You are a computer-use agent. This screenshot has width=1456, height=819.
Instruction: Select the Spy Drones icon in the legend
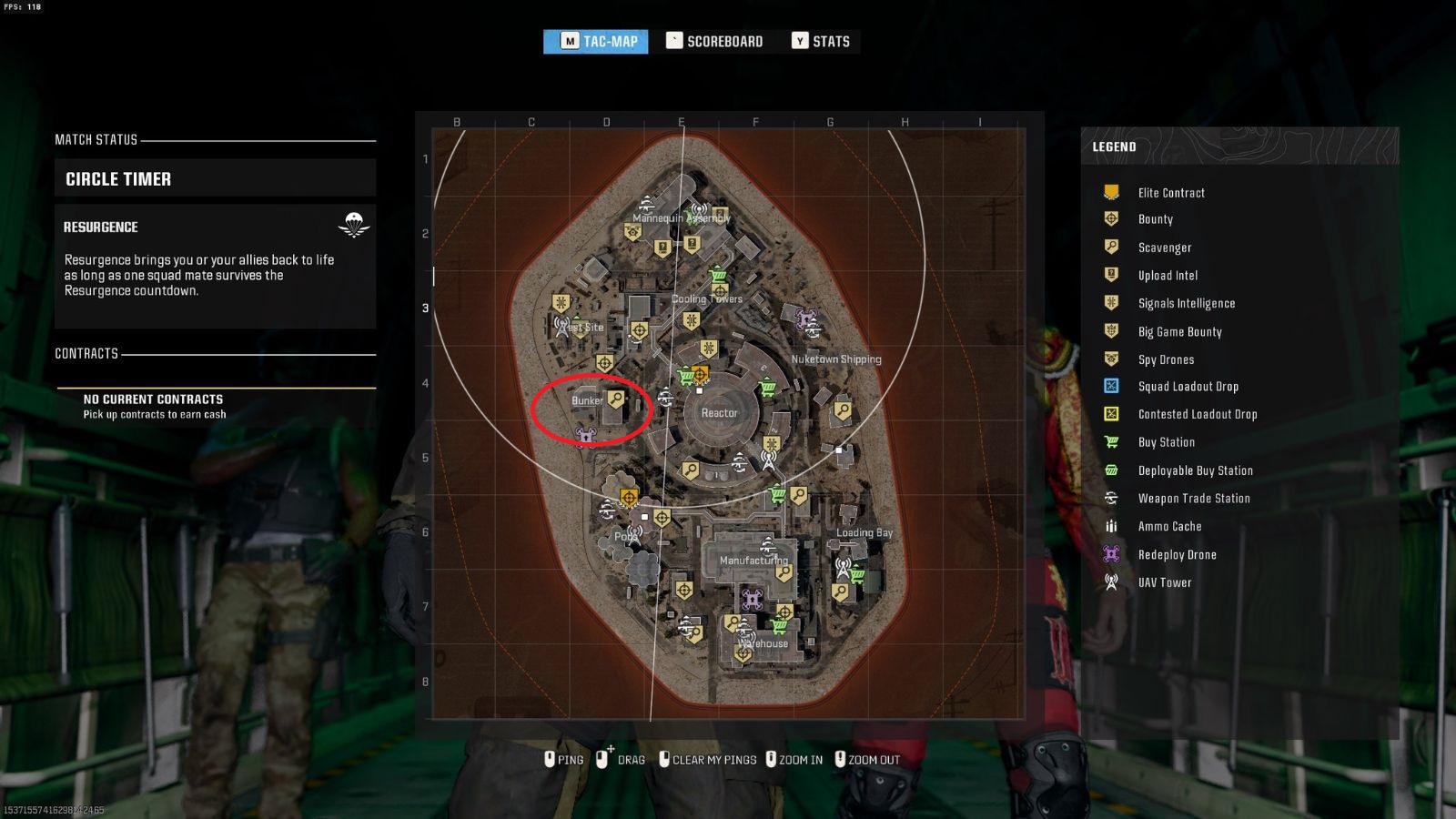pyautogui.click(x=1109, y=359)
